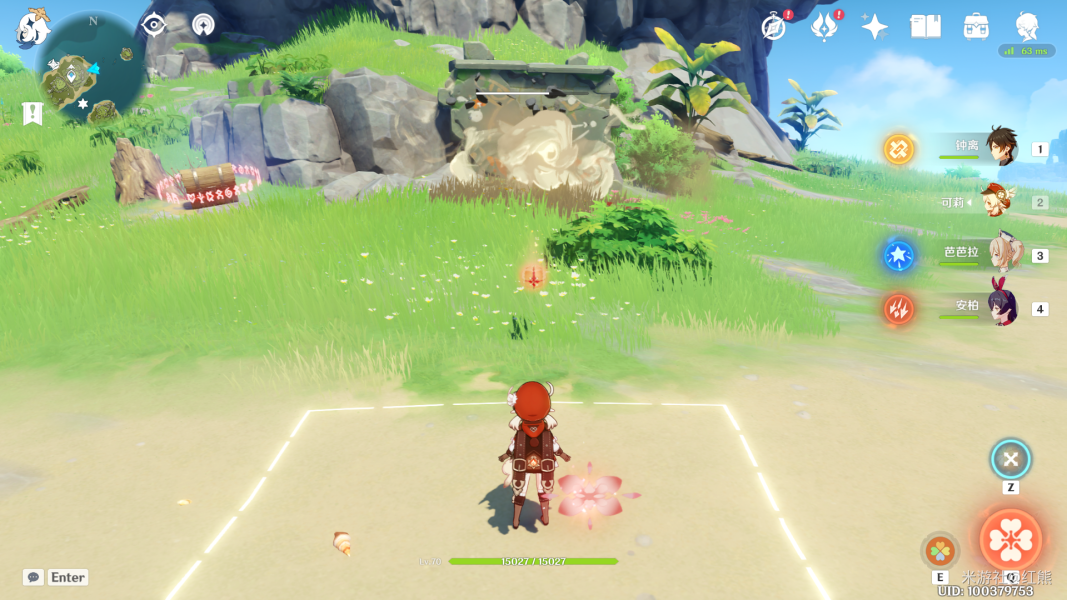Open the Wish star icon
The image size is (1067, 600).
[x=875, y=27]
